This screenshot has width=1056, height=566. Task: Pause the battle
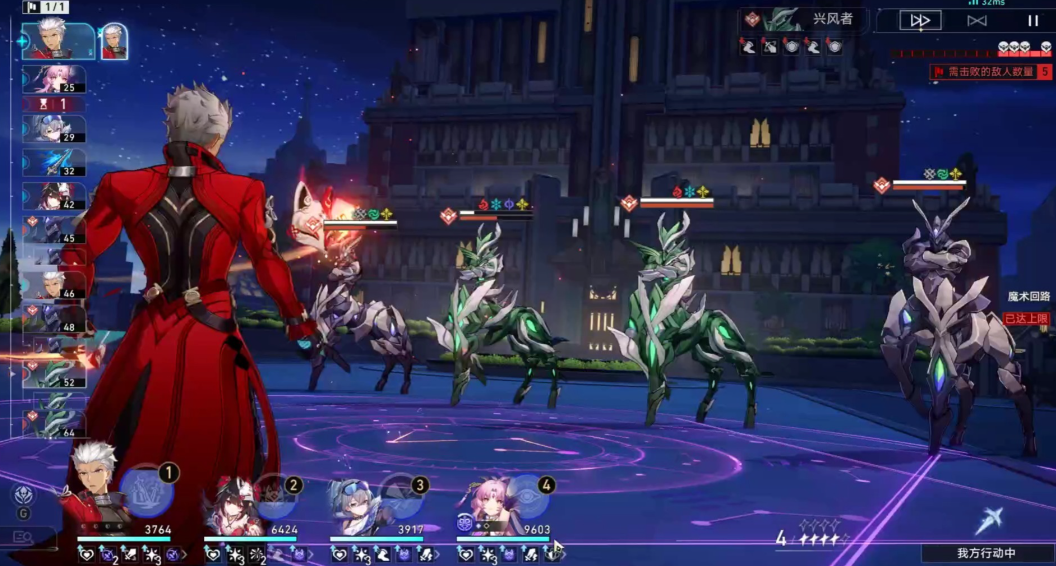coord(1032,20)
